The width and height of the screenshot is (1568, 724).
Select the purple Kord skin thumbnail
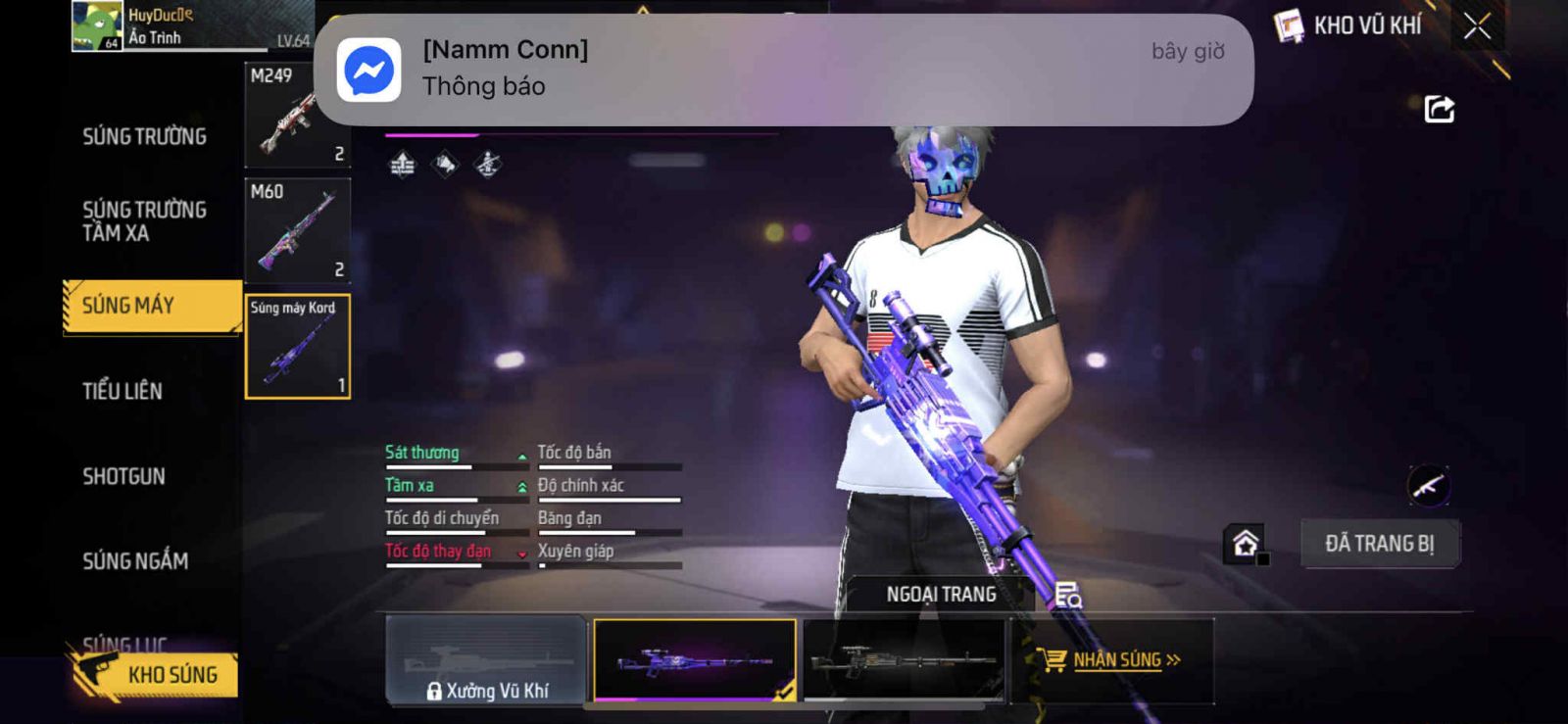(x=695, y=660)
